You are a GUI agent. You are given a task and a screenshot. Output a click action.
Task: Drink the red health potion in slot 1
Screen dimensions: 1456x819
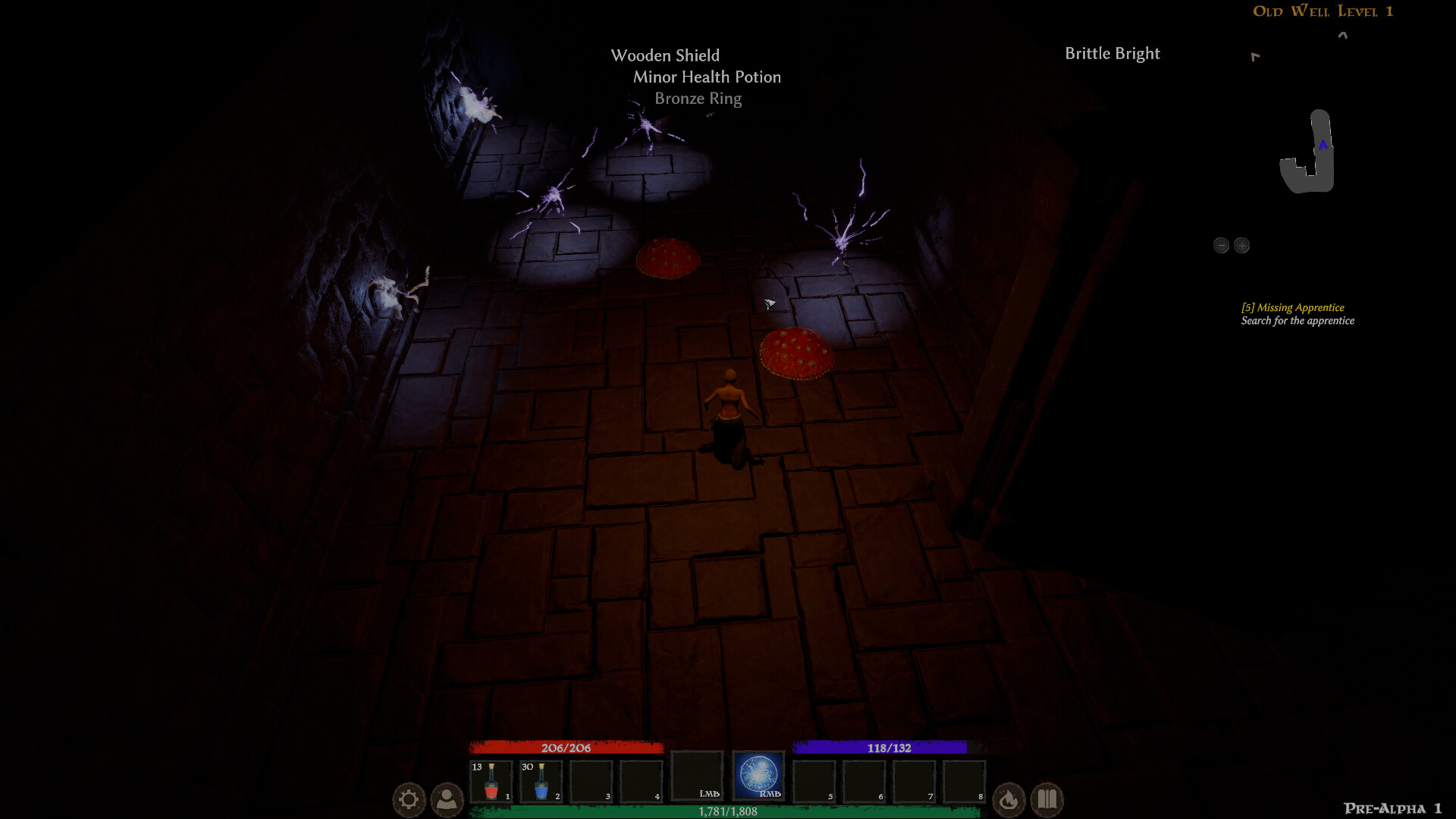pyautogui.click(x=491, y=780)
